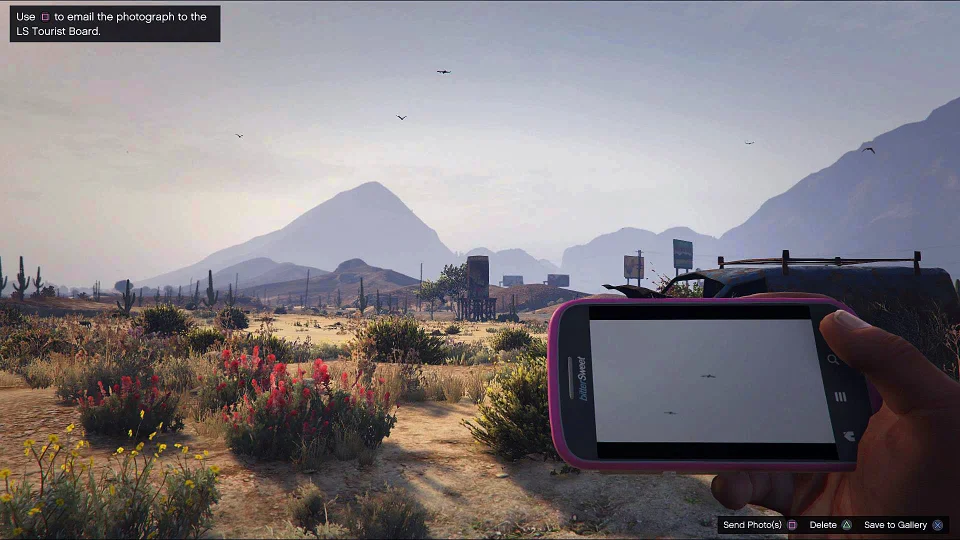Select the Delete photo option
This screenshot has width=960, height=540.
tap(830, 525)
